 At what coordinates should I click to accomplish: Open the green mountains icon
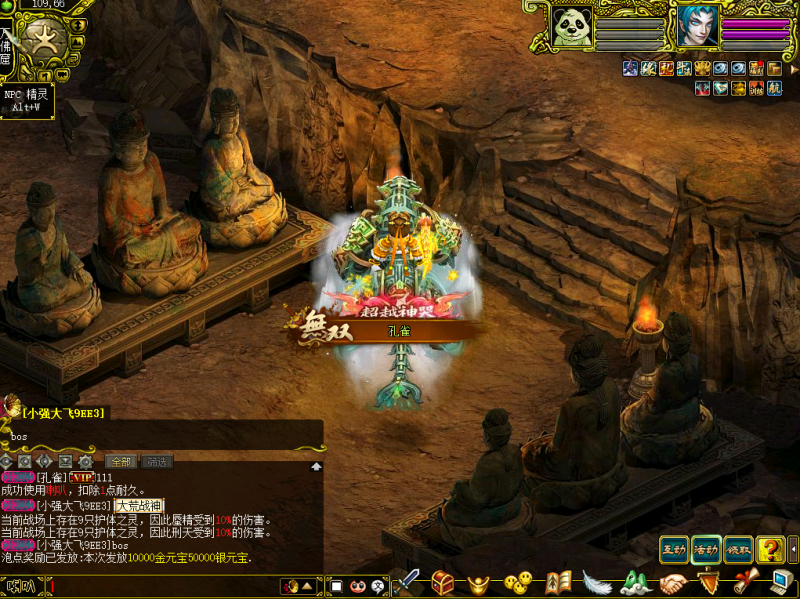[635, 582]
